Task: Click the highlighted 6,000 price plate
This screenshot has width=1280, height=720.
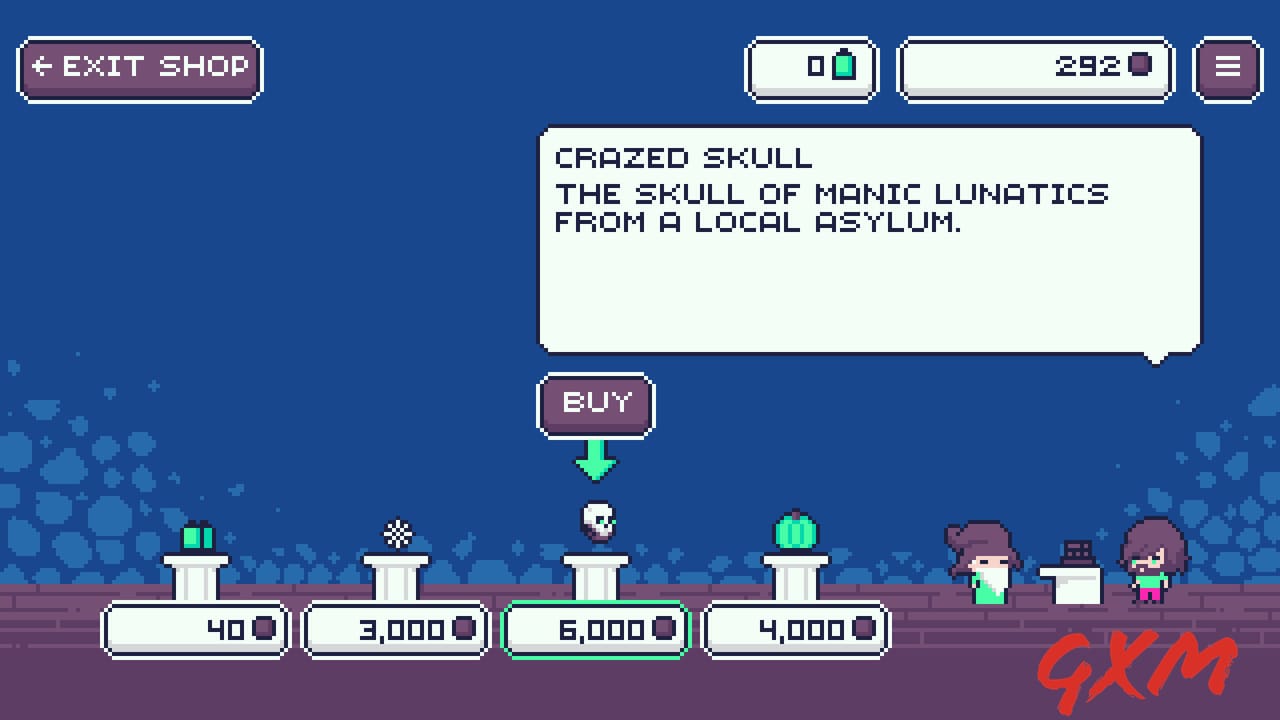Action: pyautogui.click(x=596, y=629)
